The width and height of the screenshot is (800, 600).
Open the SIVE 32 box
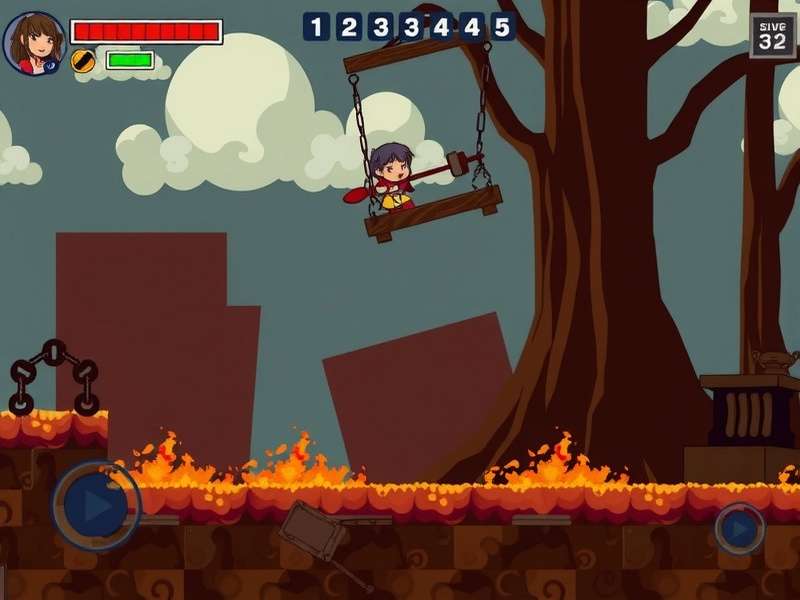coord(772,35)
